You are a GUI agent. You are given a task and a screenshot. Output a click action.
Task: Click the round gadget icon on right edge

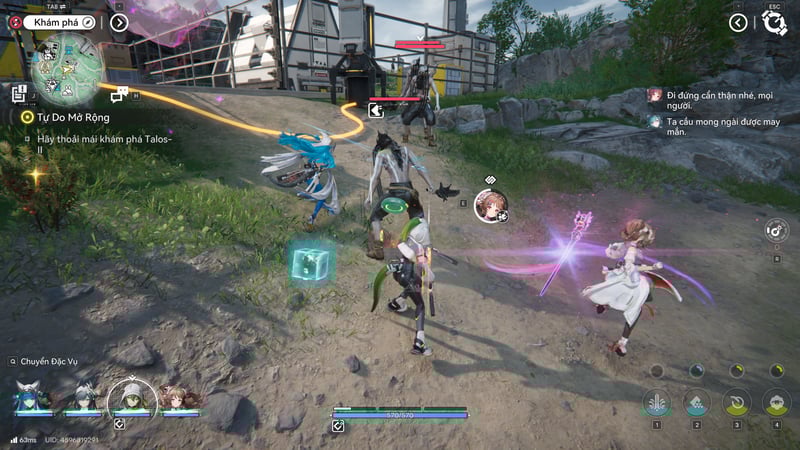click(x=775, y=231)
